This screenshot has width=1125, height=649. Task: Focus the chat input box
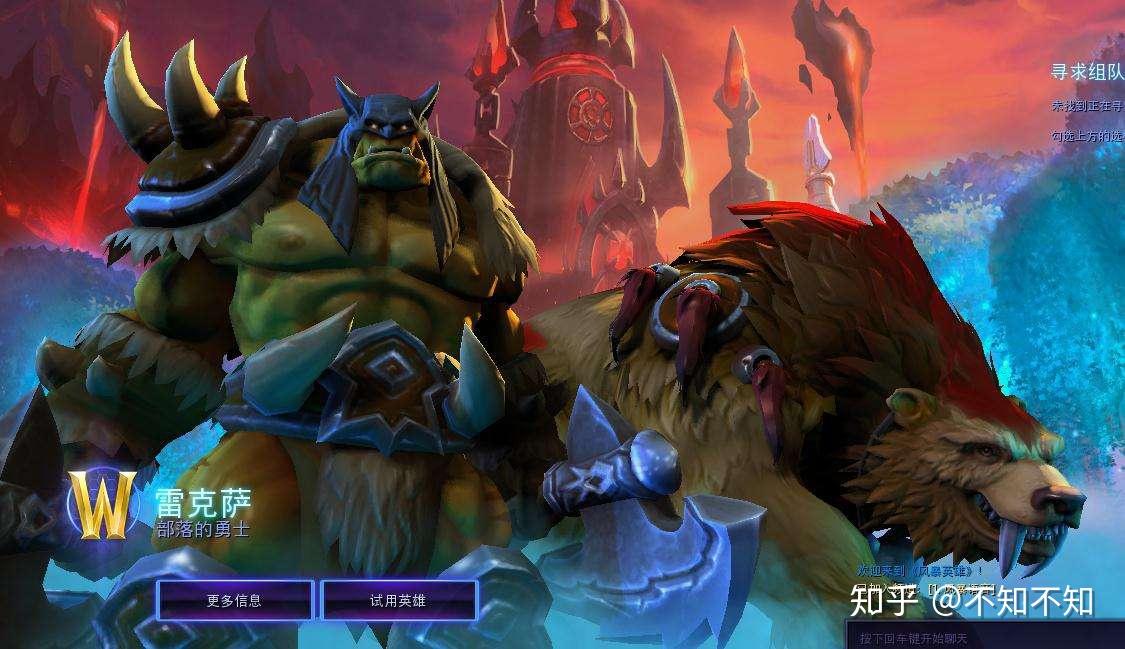pos(985,637)
